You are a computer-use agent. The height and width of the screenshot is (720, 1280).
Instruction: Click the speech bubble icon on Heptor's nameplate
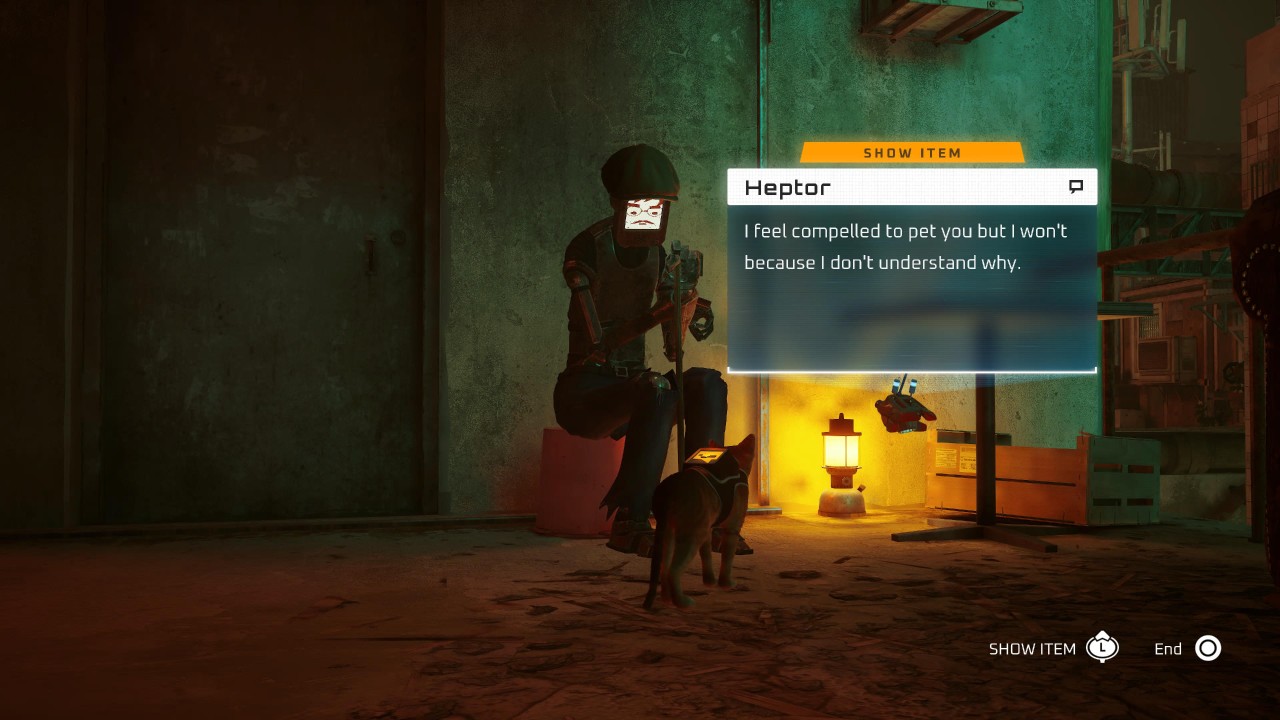1077,186
